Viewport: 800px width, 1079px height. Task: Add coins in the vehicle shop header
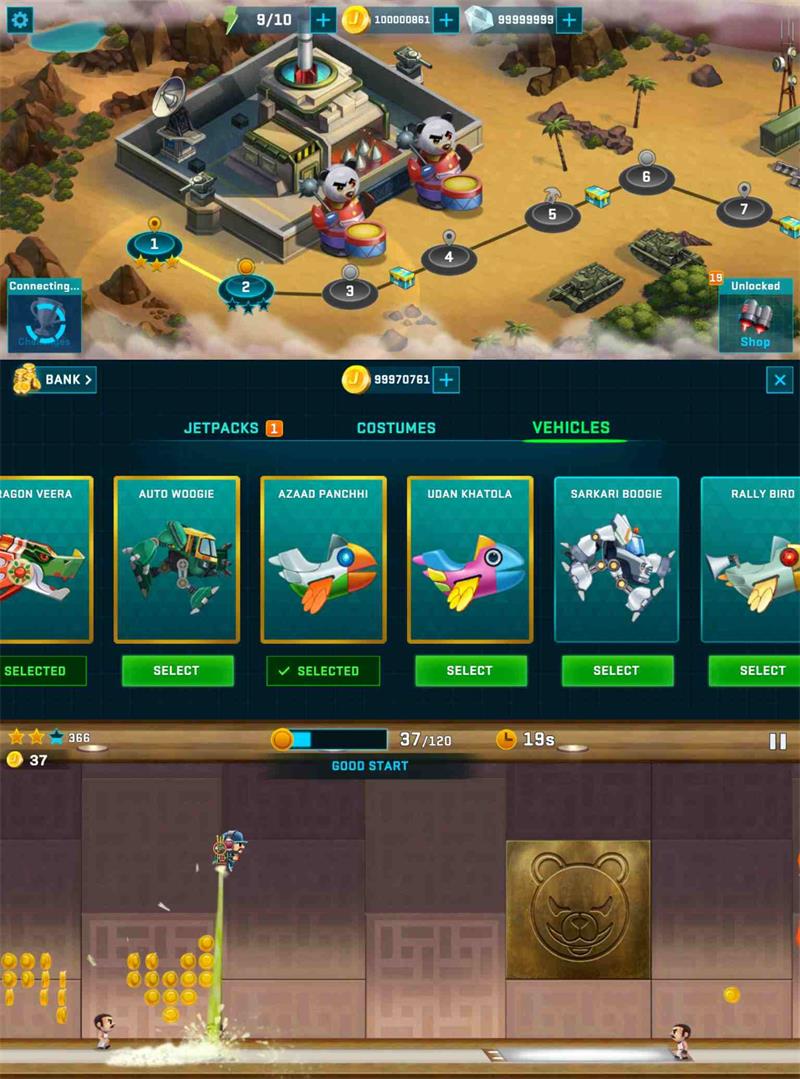446,379
